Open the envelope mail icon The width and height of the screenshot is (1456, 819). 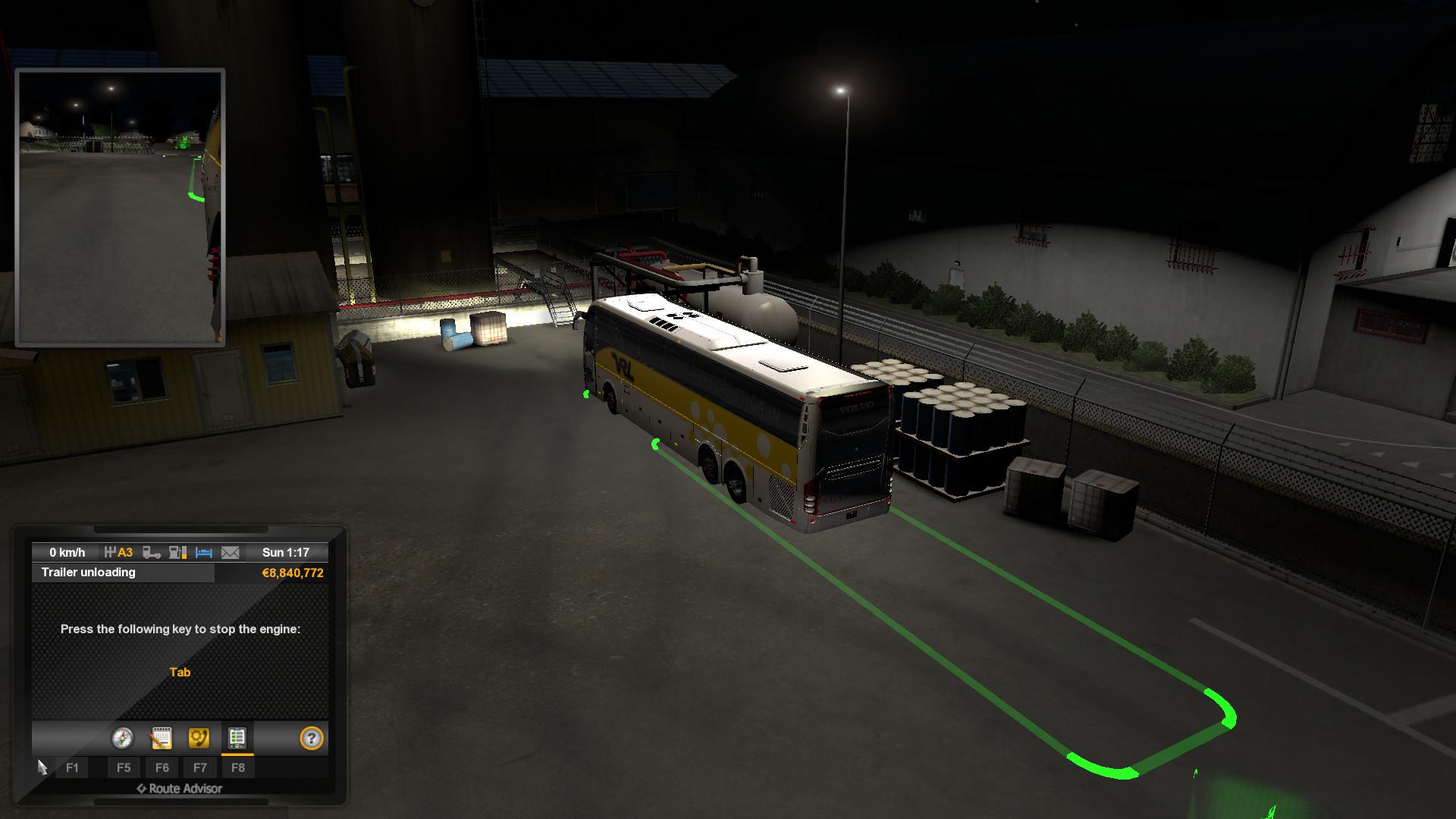coord(230,553)
